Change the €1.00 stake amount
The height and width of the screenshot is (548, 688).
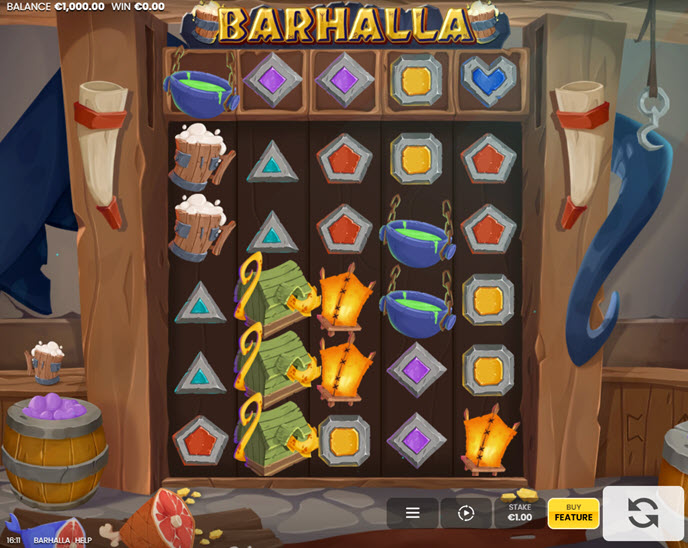pyautogui.click(x=519, y=513)
